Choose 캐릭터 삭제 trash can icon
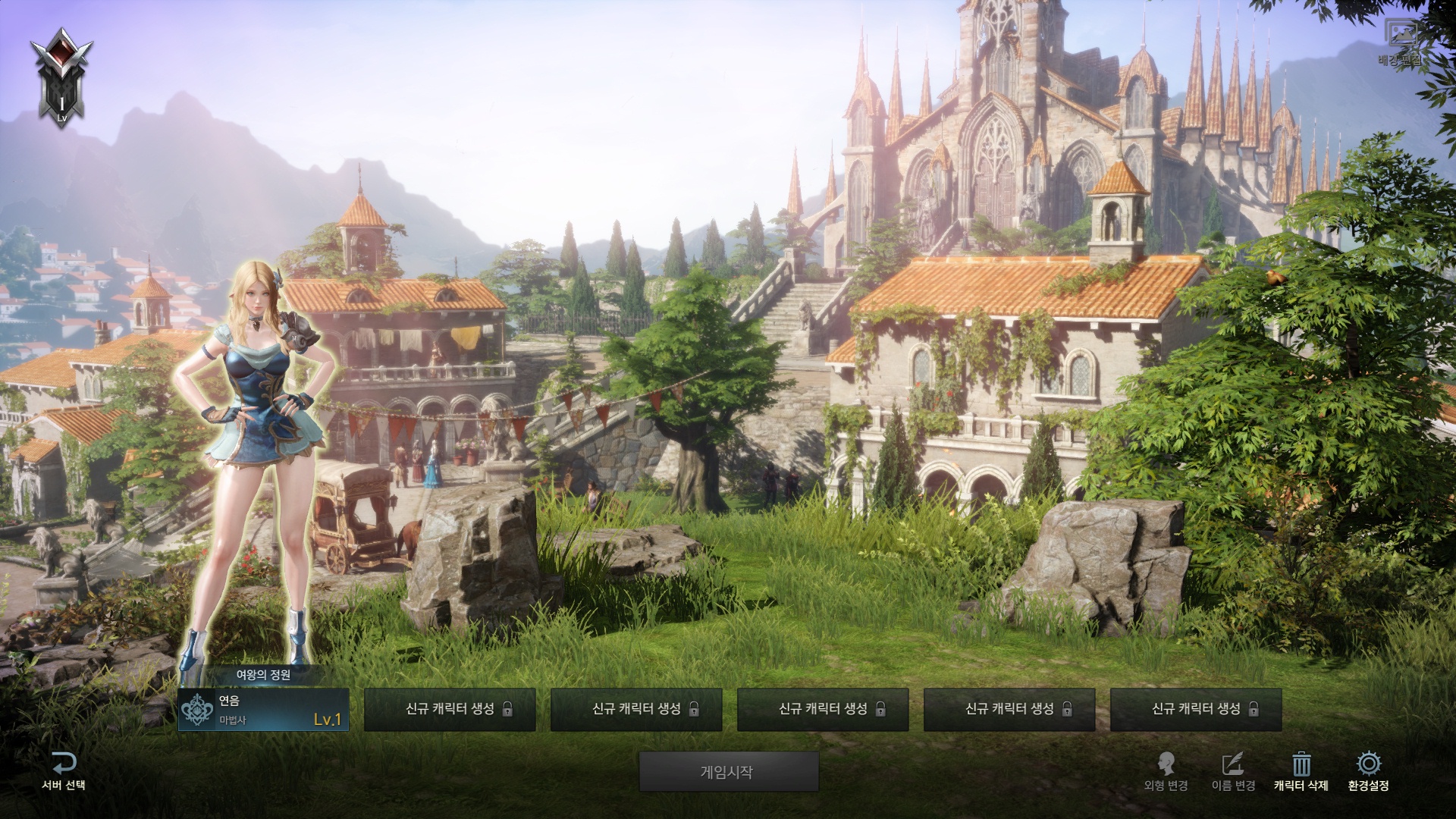Image resolution: width=1456 pixels, height=819 pixels. pos(1301,764)
